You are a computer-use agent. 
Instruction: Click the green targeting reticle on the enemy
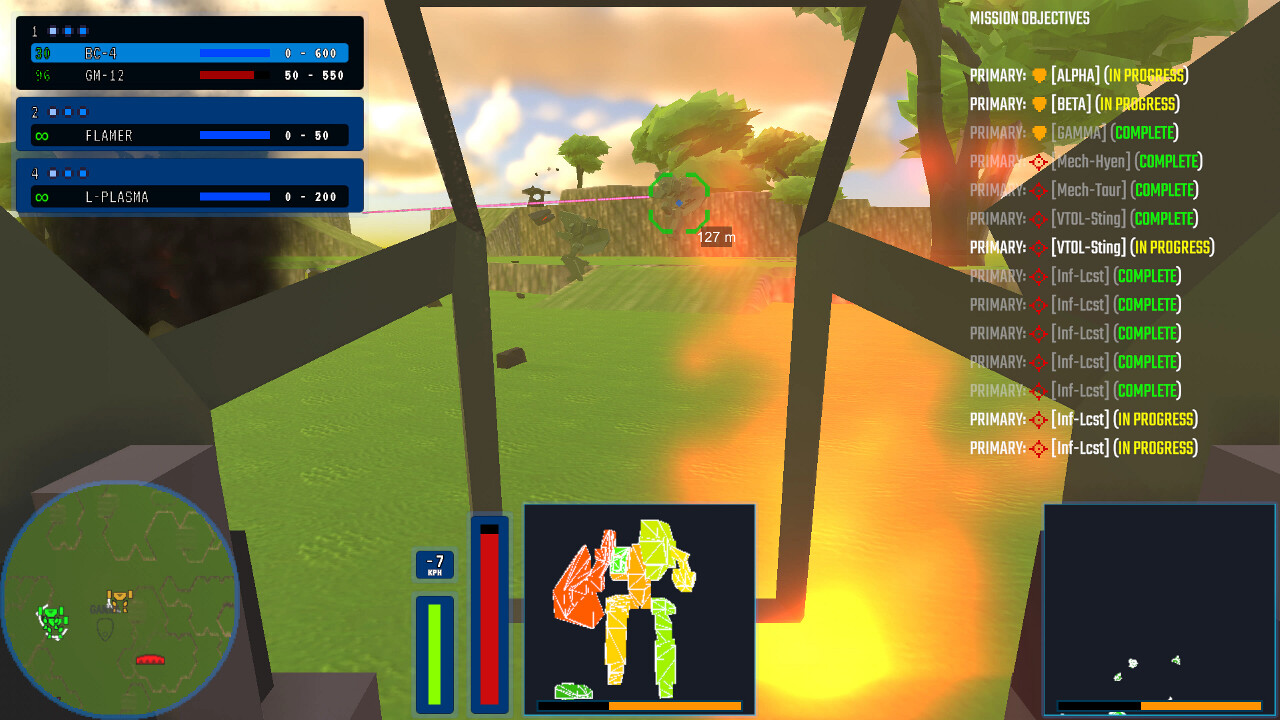click(x=678, y=200)
